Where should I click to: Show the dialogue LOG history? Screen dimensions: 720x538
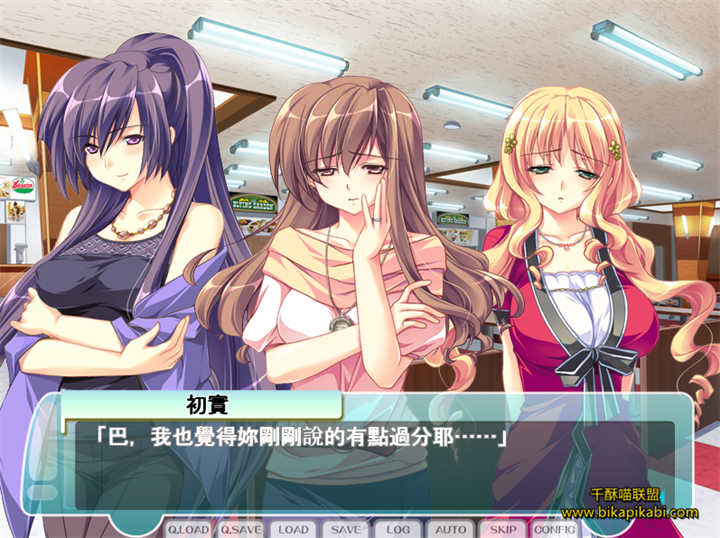(398, 529)
